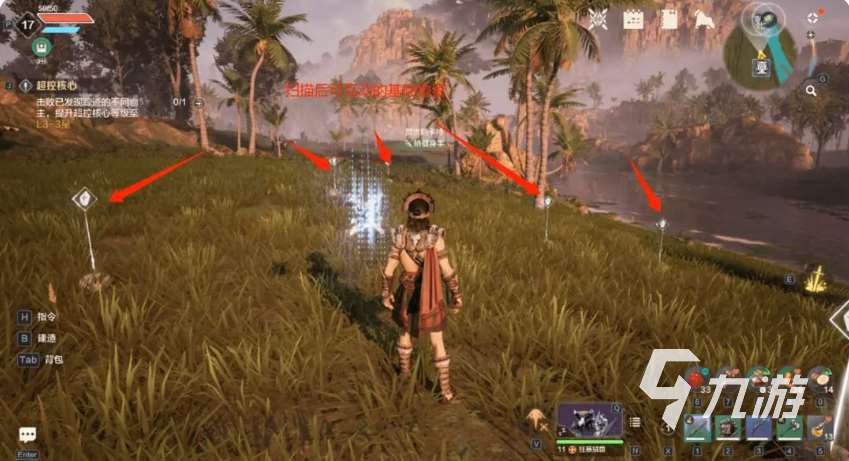Collapse the quest objective with minus button
The width and height of the screenshot is (849, 461).
click(199, 102)
